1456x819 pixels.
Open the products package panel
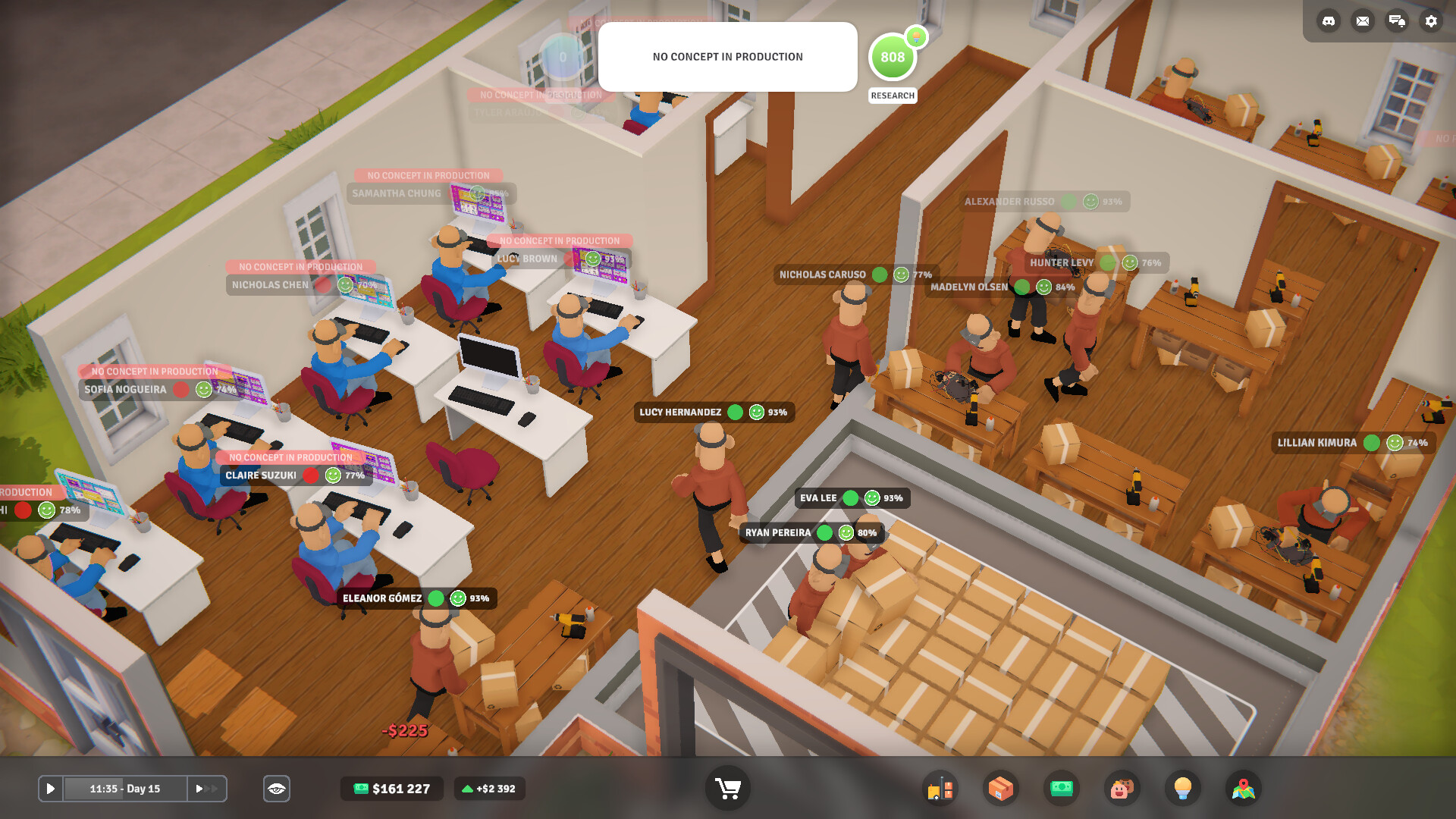[x=1001, y=789]
